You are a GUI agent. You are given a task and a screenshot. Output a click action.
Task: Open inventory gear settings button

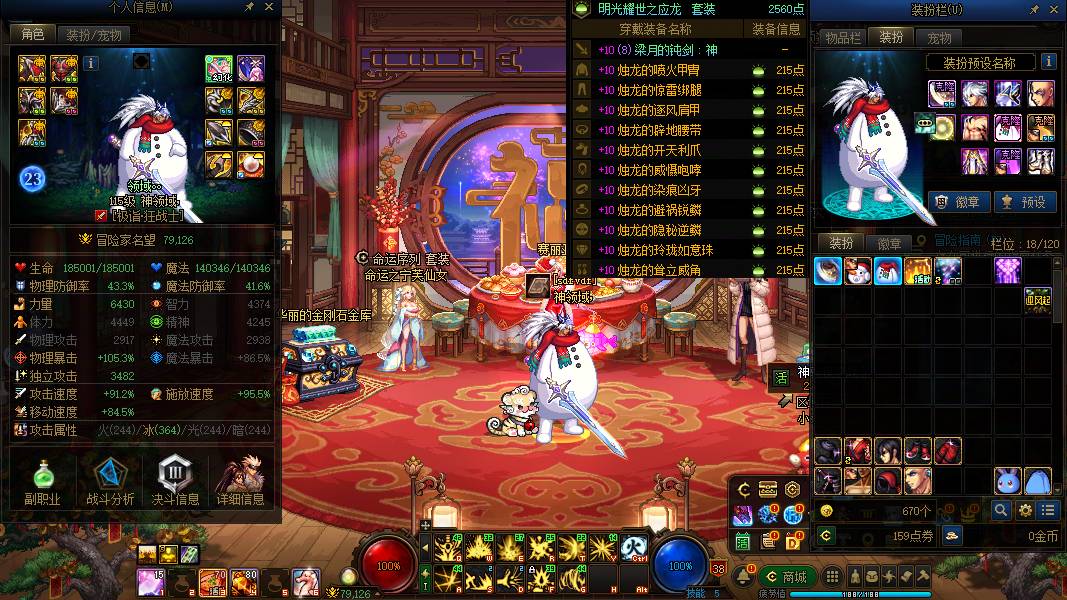pyautogui.click(x=1024, y=510)
